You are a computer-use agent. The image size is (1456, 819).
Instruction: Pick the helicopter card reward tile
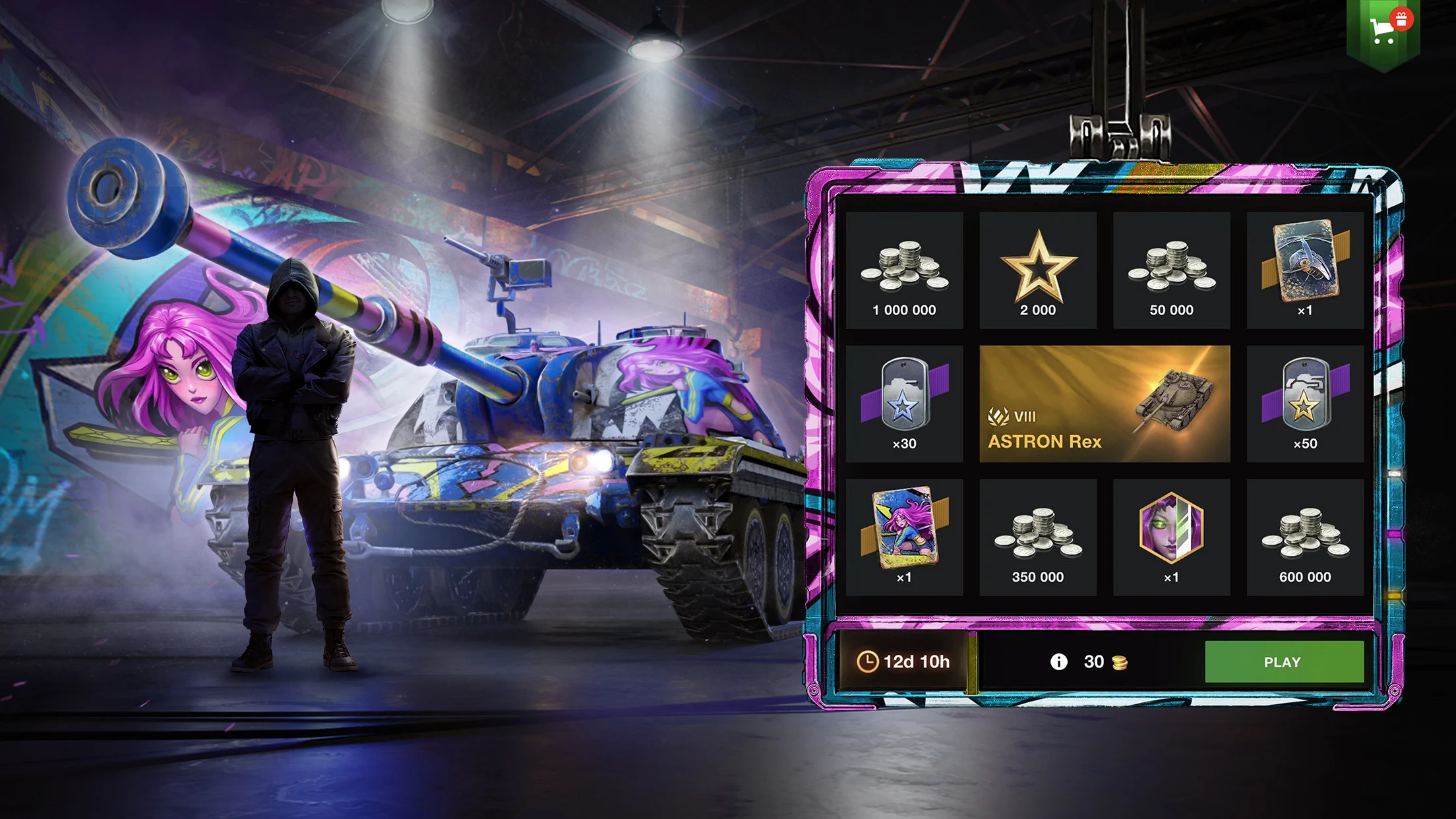tap(1305, 270)
